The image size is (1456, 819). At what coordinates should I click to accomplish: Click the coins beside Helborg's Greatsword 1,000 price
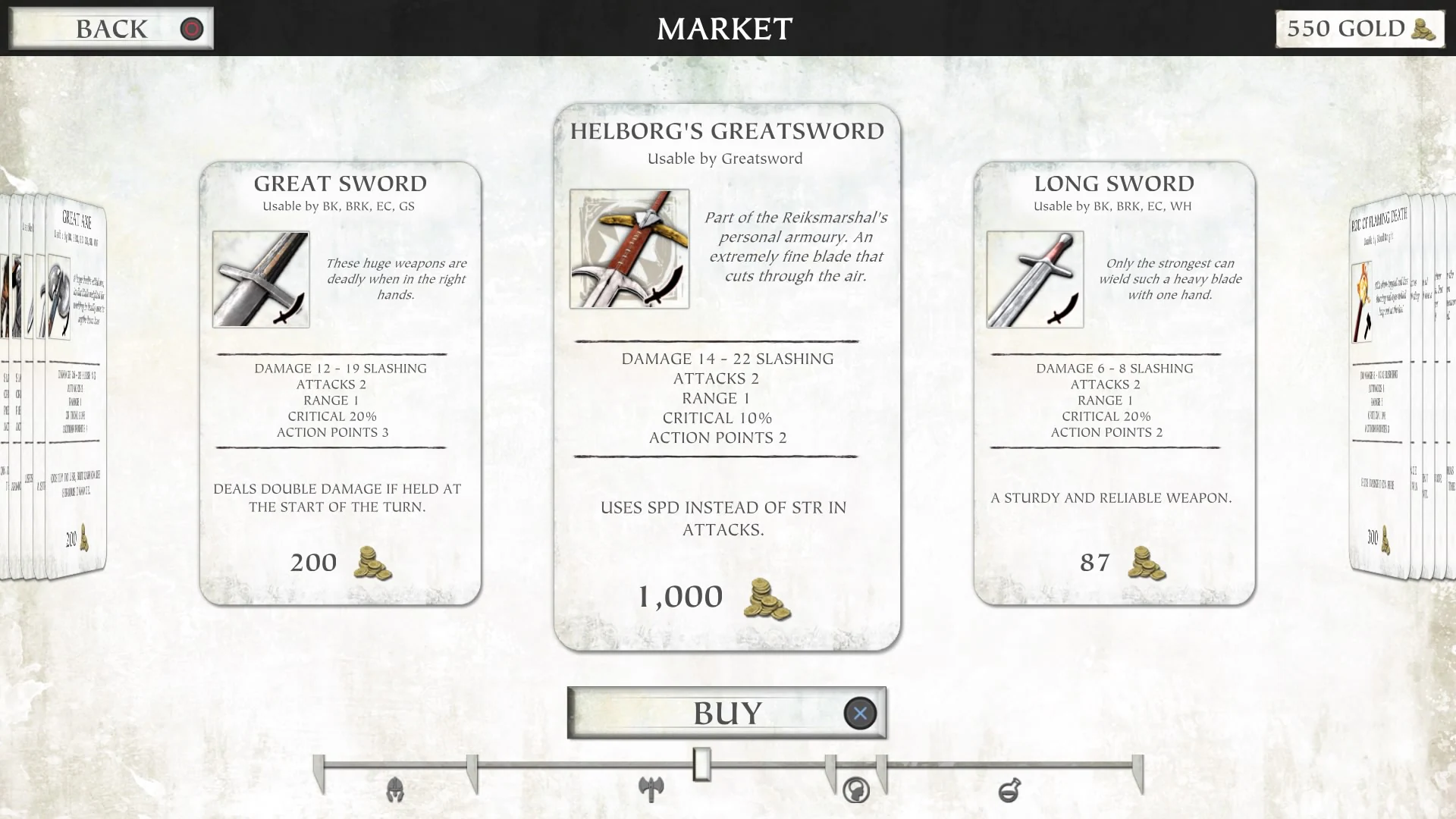pos(768,599)
